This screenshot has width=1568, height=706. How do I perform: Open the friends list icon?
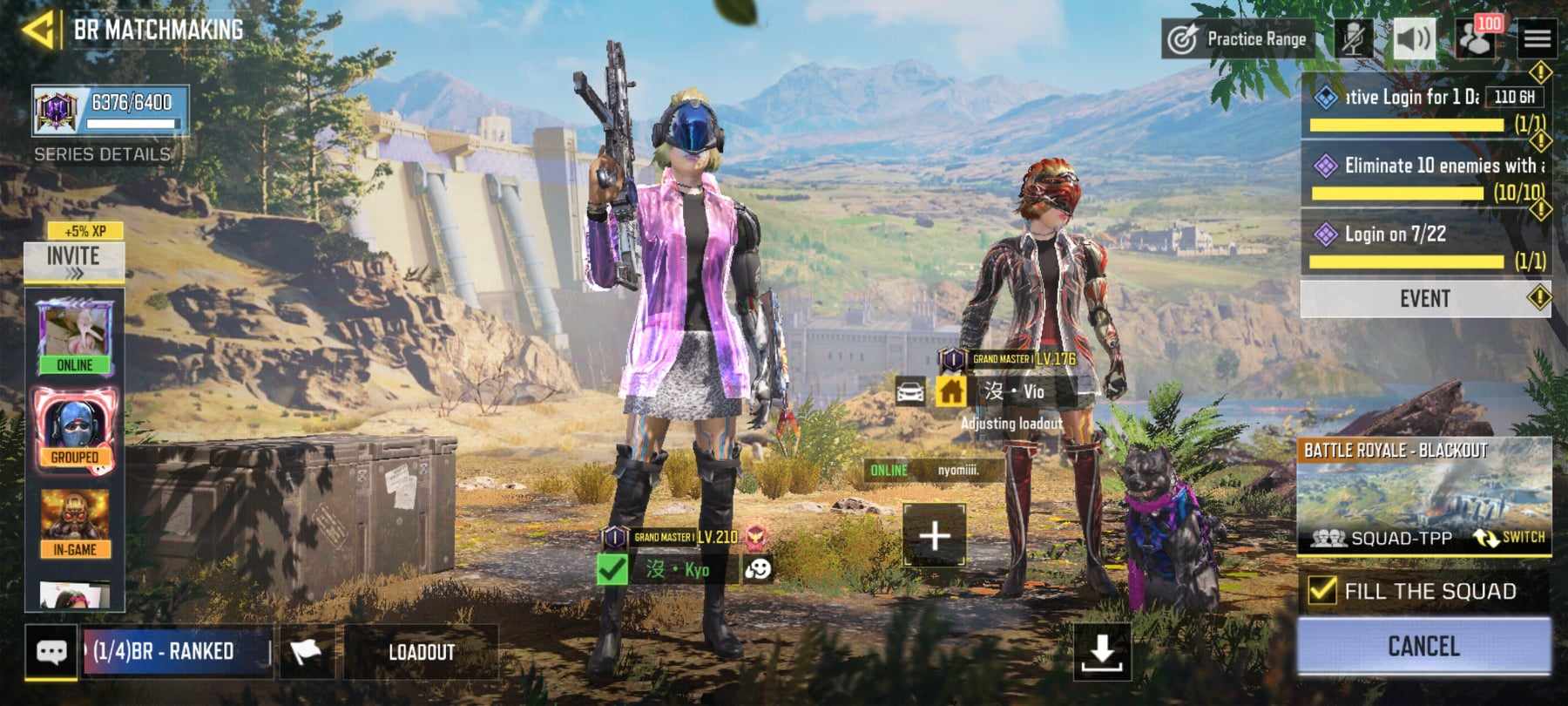(1476, 39)
